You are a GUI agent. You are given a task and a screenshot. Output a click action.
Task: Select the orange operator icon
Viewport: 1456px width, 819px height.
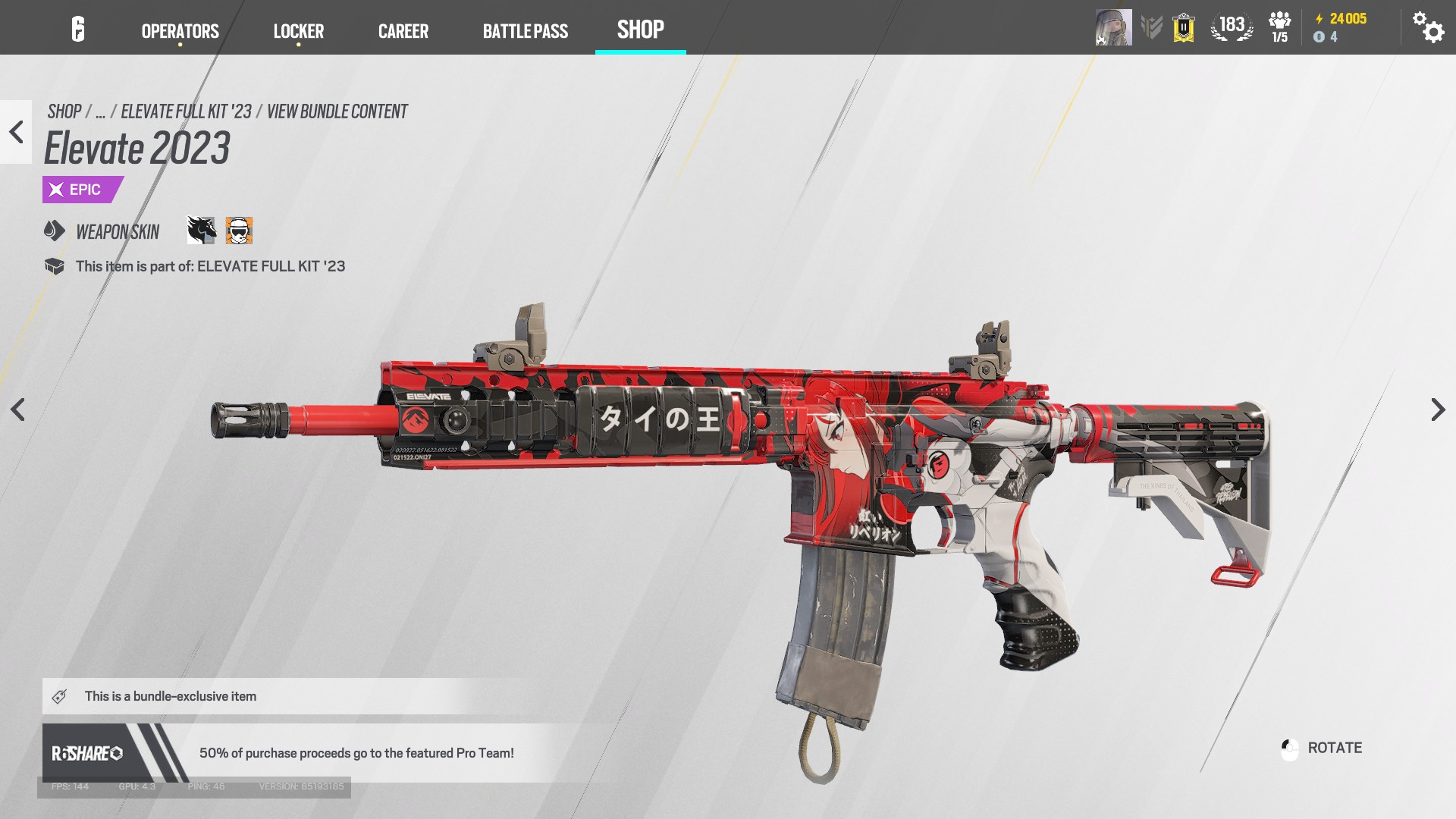(239, 231)
